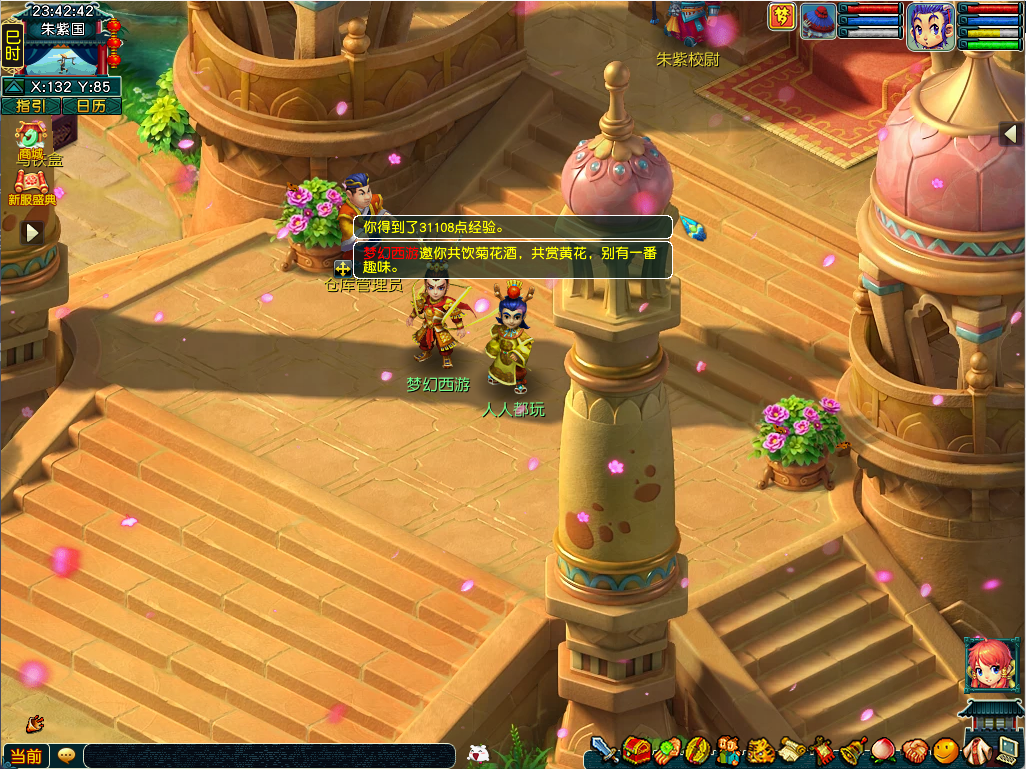Select the sword attack icon
This screenshot has height=769, width=1026.
point(602,749)
